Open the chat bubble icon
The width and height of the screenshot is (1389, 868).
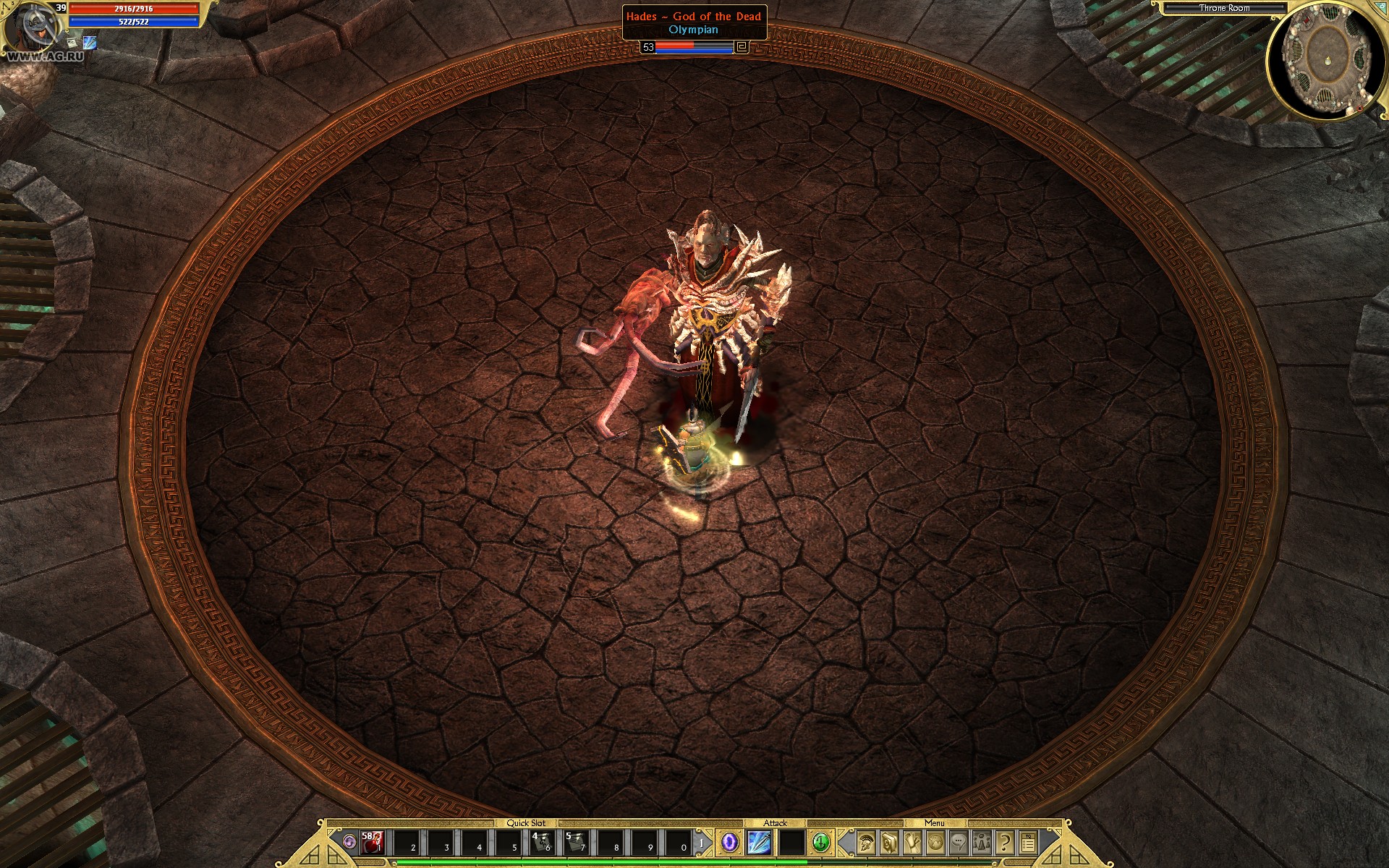(x=959, y=843)
